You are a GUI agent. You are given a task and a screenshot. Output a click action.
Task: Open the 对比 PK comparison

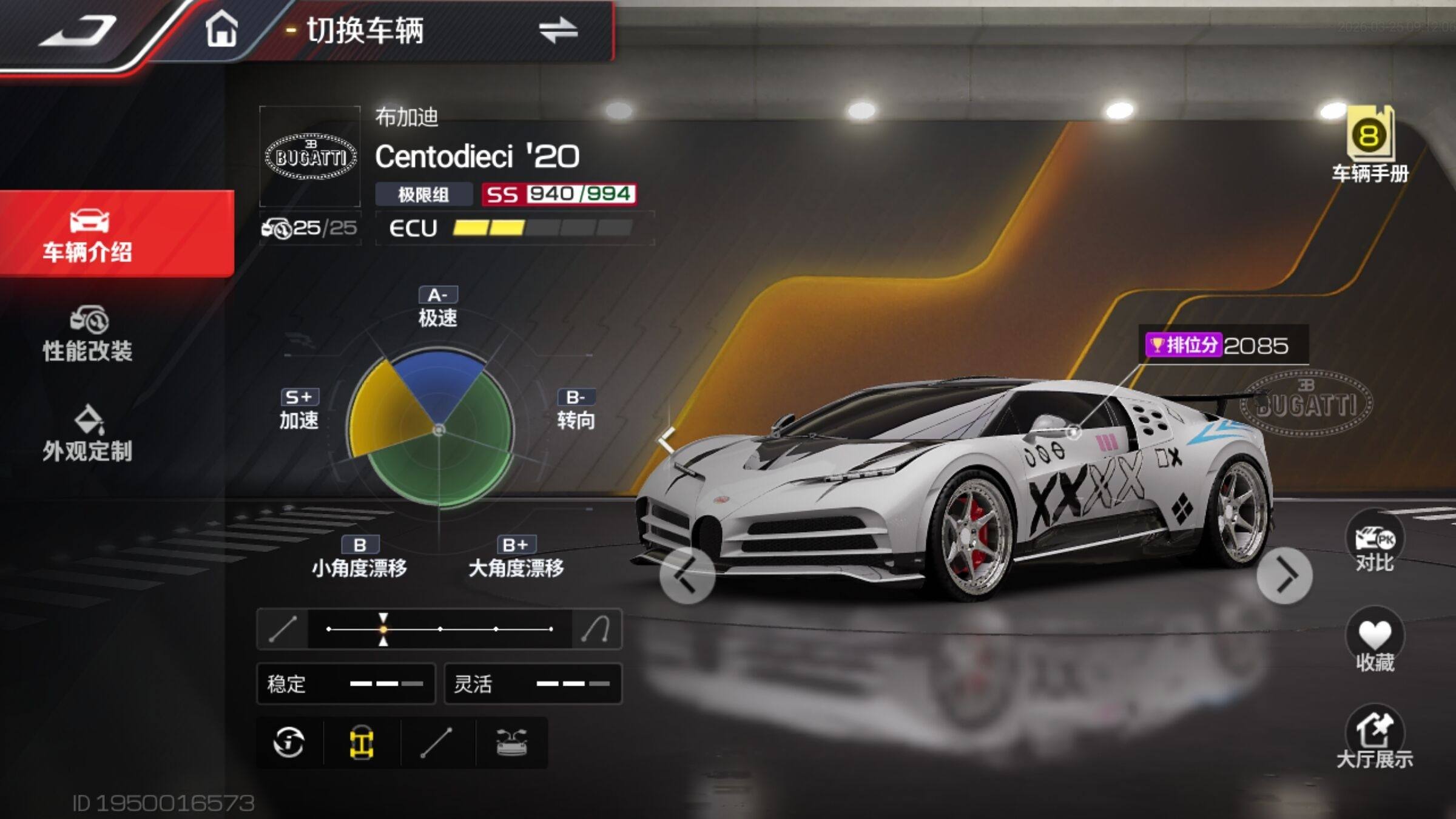pyautogui.click(x=1374, y=544)
